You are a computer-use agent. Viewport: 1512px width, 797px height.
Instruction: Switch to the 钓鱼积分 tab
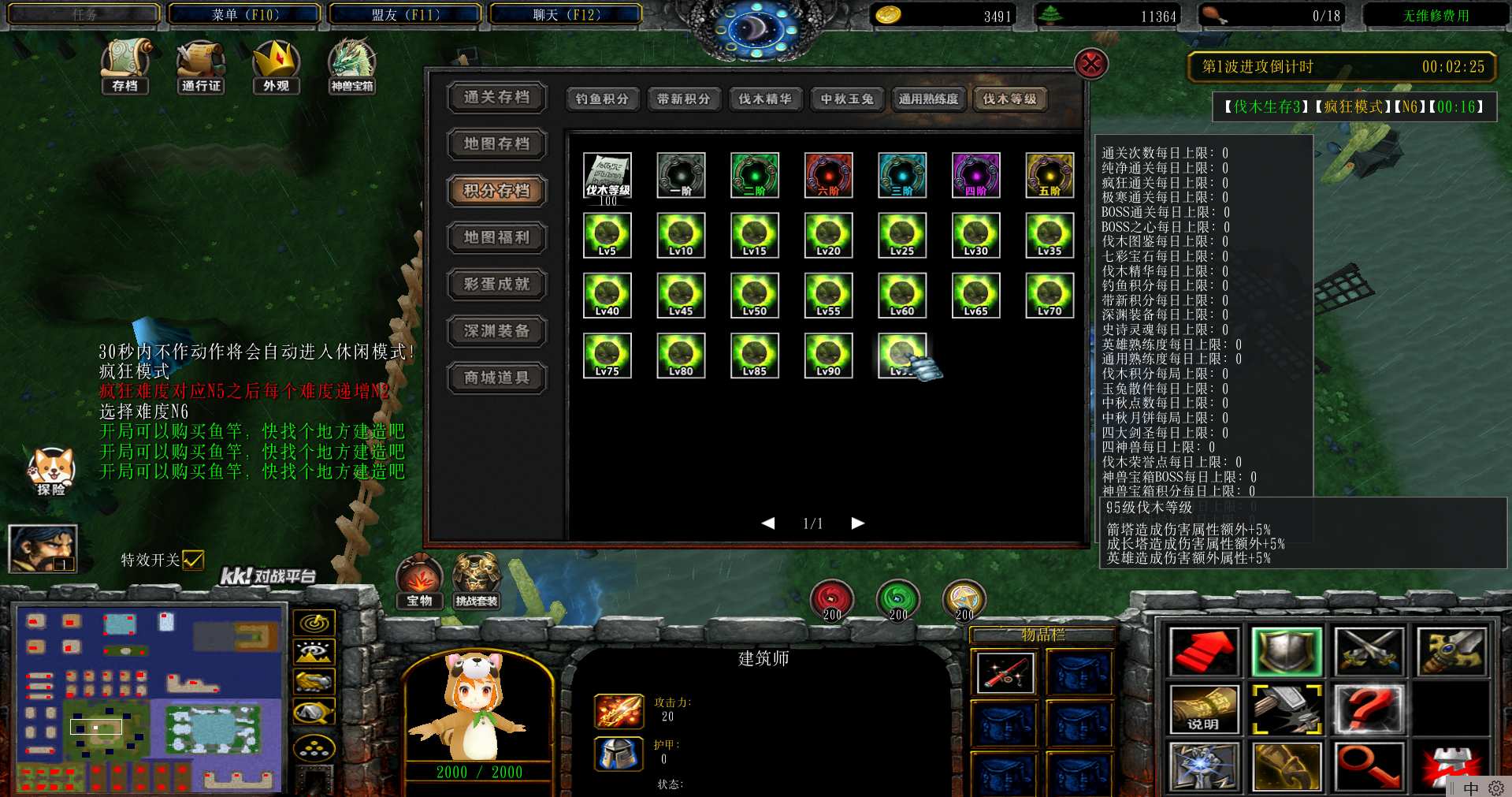click(602, 99)
